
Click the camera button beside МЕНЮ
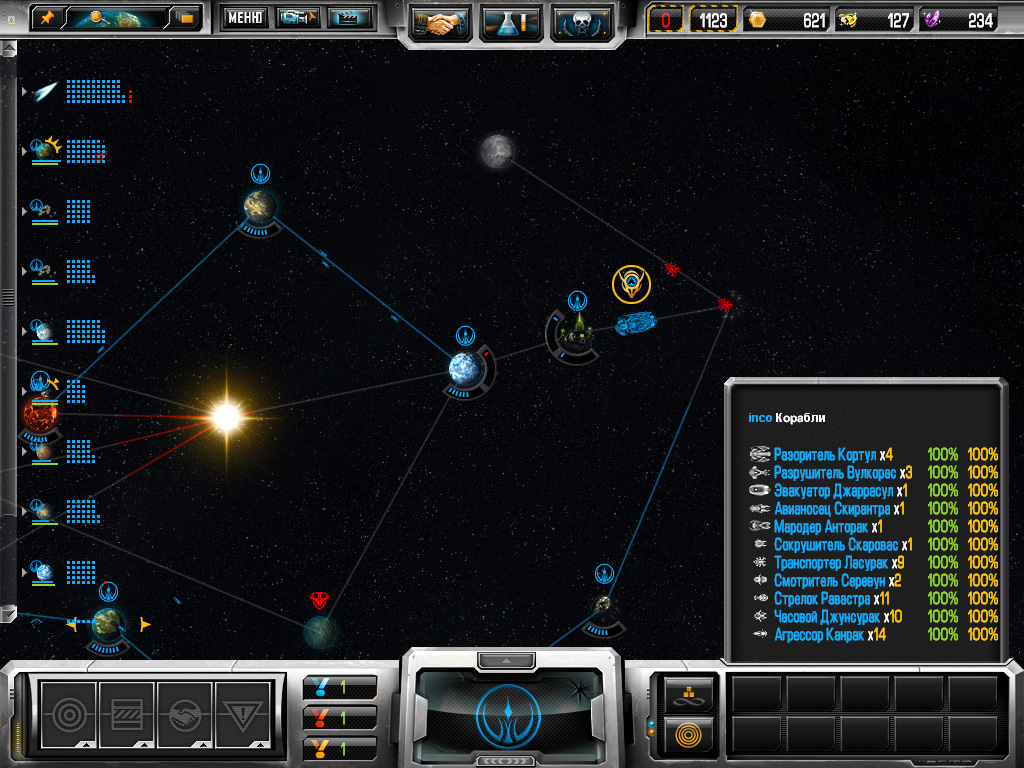point(297,17)
